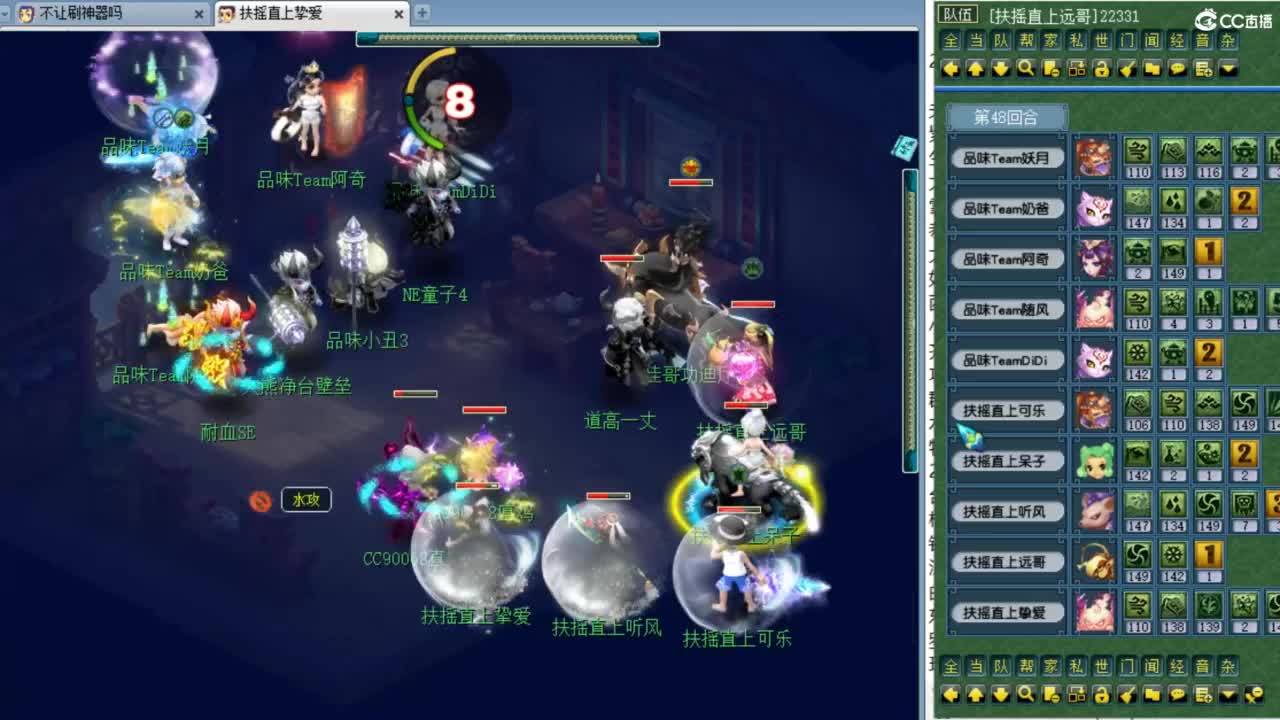Open the search tool in the chat toolbar
1280x720 pixels.
click(1027, 68)
